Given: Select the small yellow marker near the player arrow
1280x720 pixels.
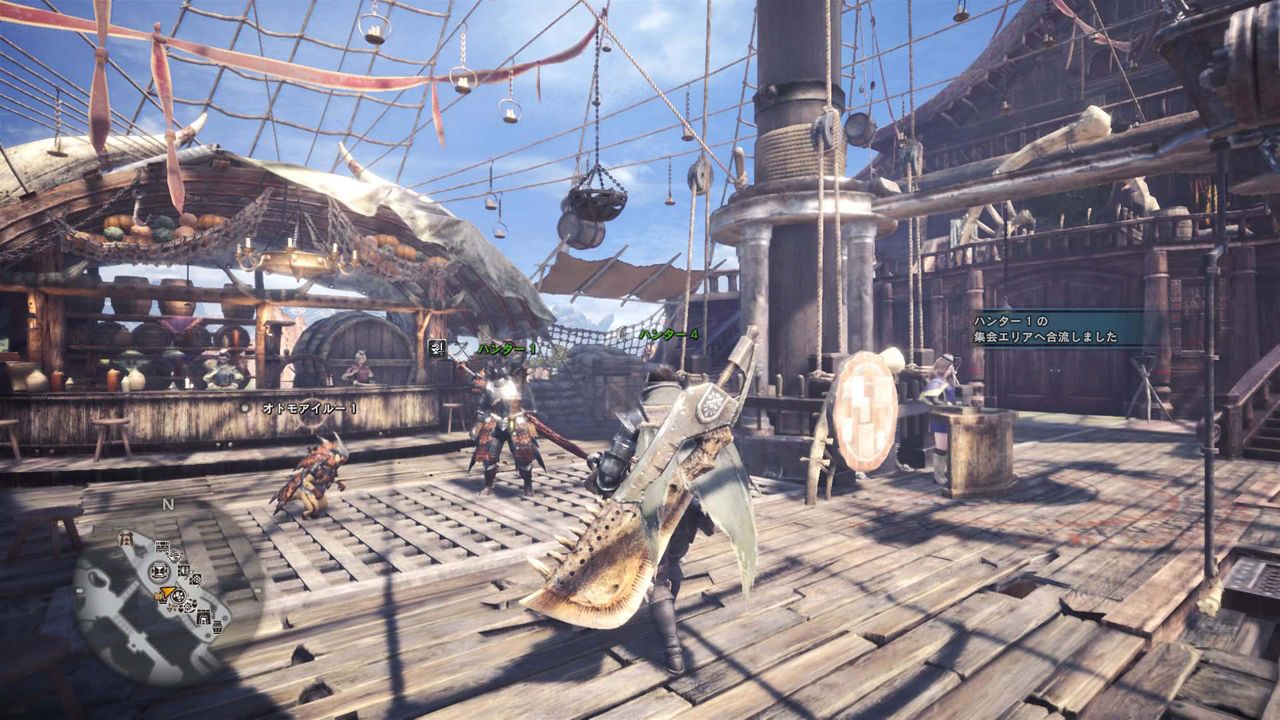Looking at the screenshot, I should [157, 597].
